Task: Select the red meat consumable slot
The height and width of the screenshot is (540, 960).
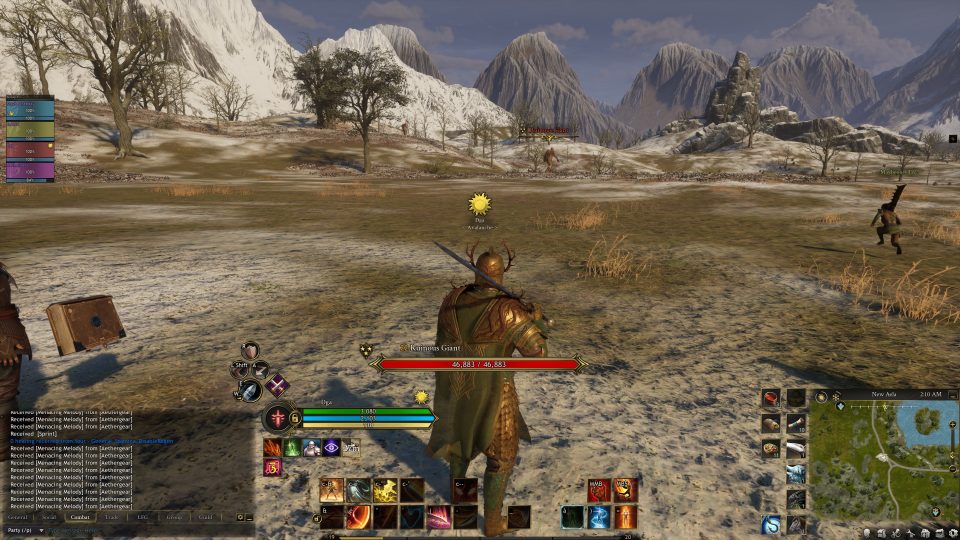Action: [x=770, y=398]
